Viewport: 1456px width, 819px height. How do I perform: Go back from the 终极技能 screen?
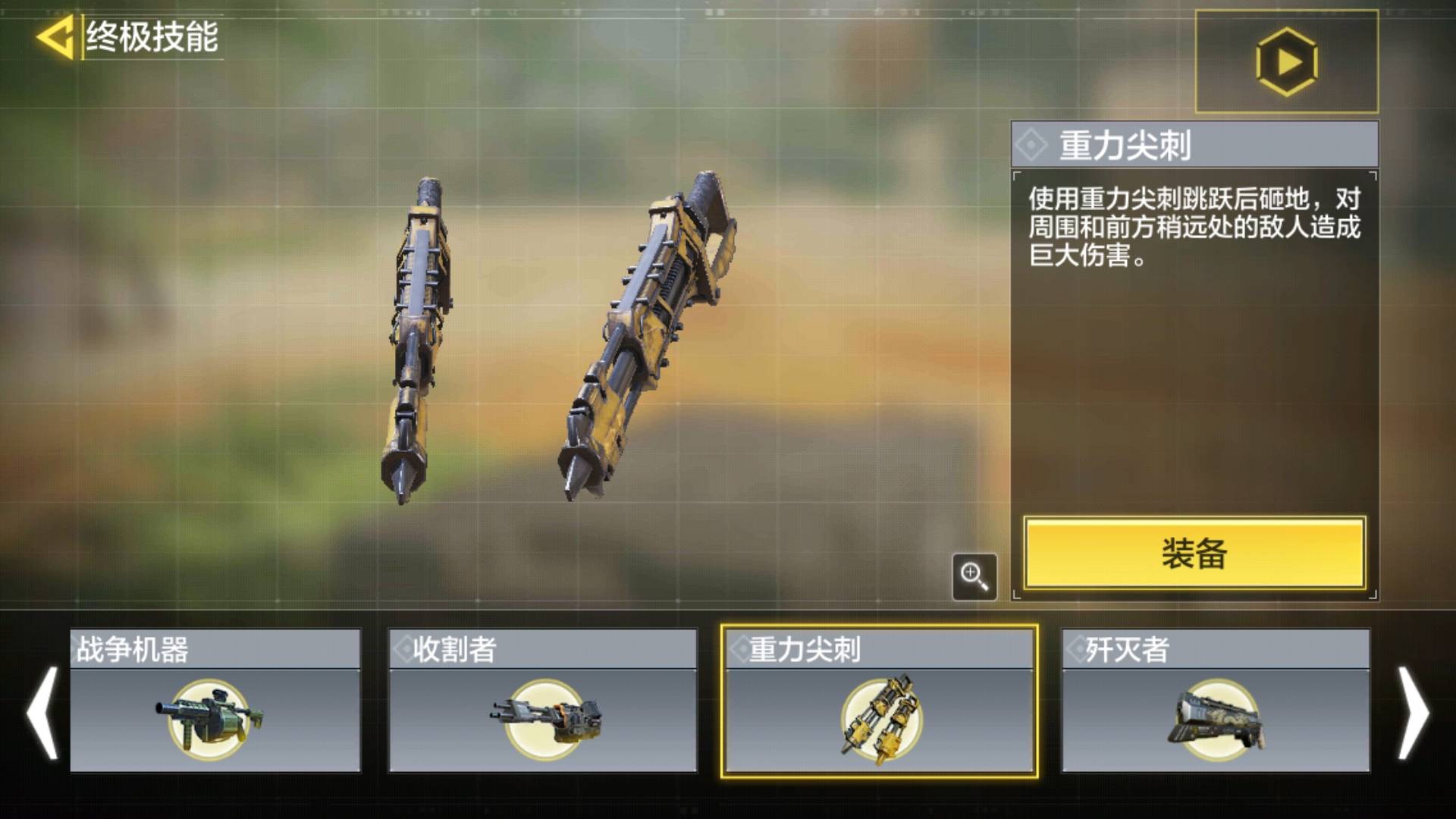pos(55,36)
